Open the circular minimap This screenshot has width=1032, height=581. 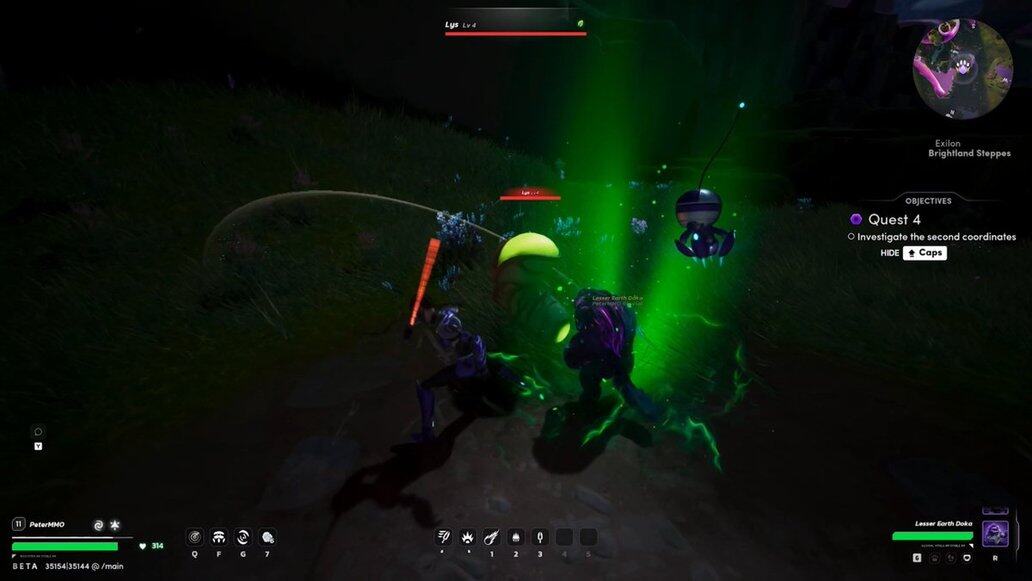click(962, 69)
